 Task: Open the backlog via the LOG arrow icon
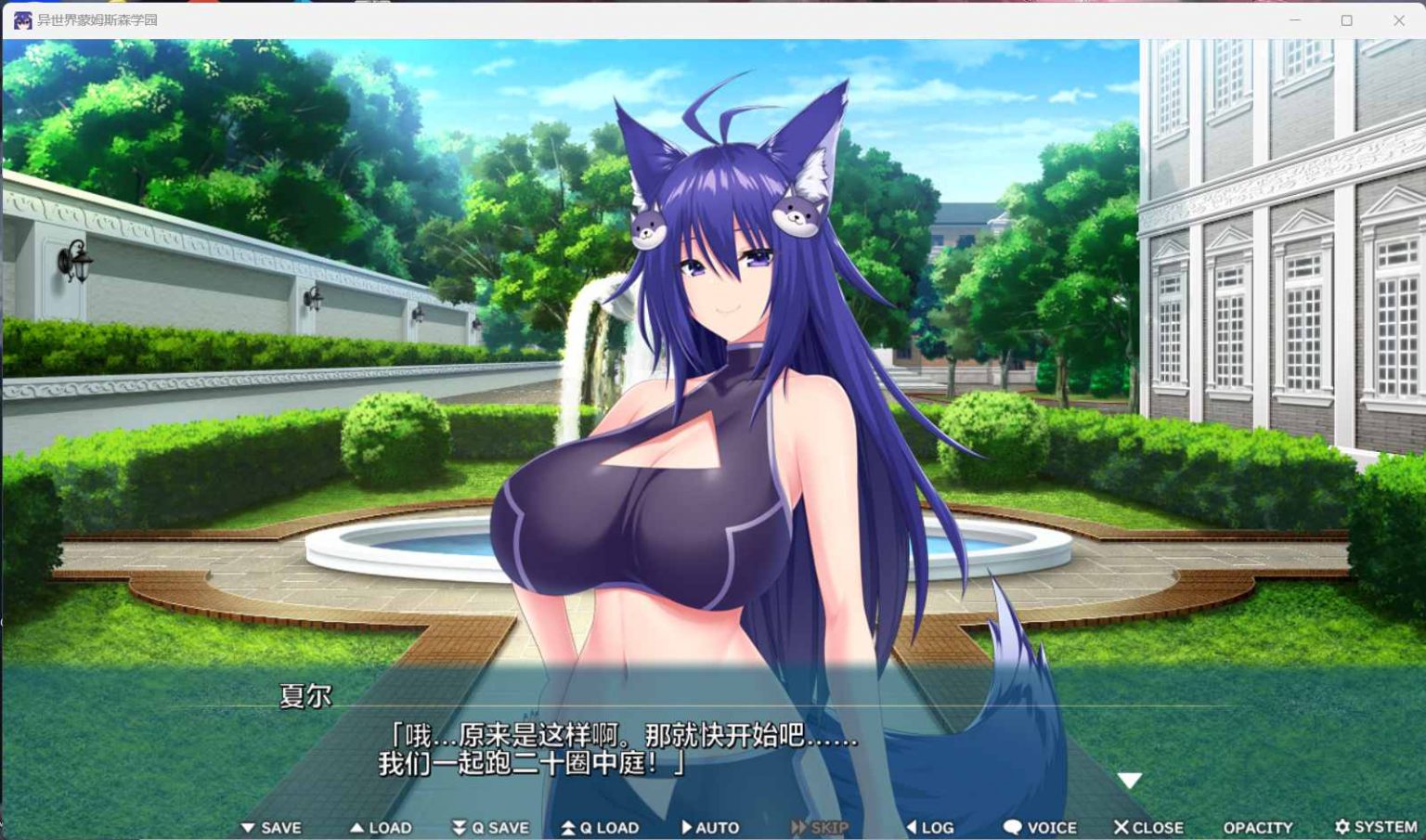[x=913, y=826]
